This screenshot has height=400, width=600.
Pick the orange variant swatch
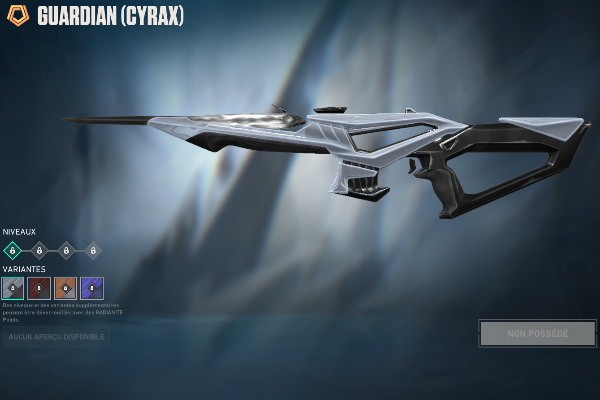(65, 288)
